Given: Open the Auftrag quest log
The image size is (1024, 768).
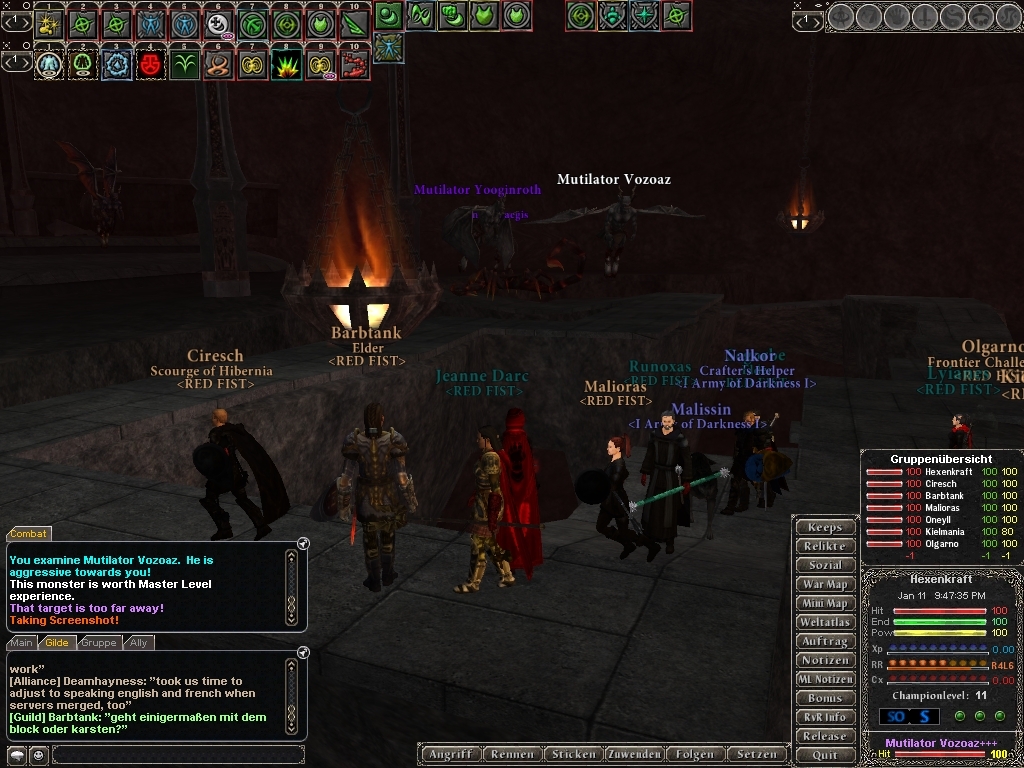Looking at the screenshot, I should pos(825,641).
